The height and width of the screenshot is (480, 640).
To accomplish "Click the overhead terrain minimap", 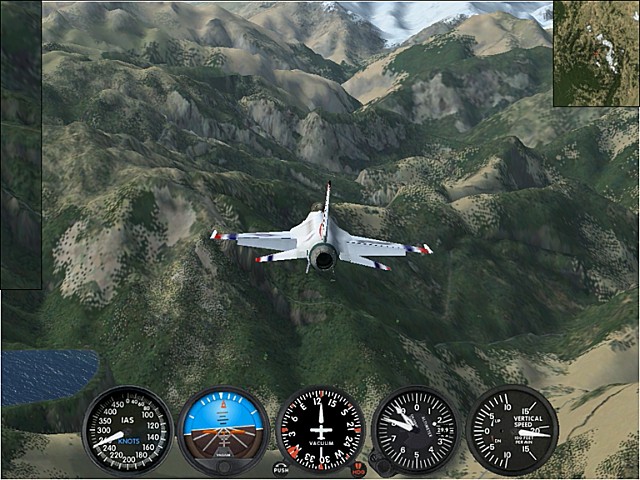I will (595, 52).
